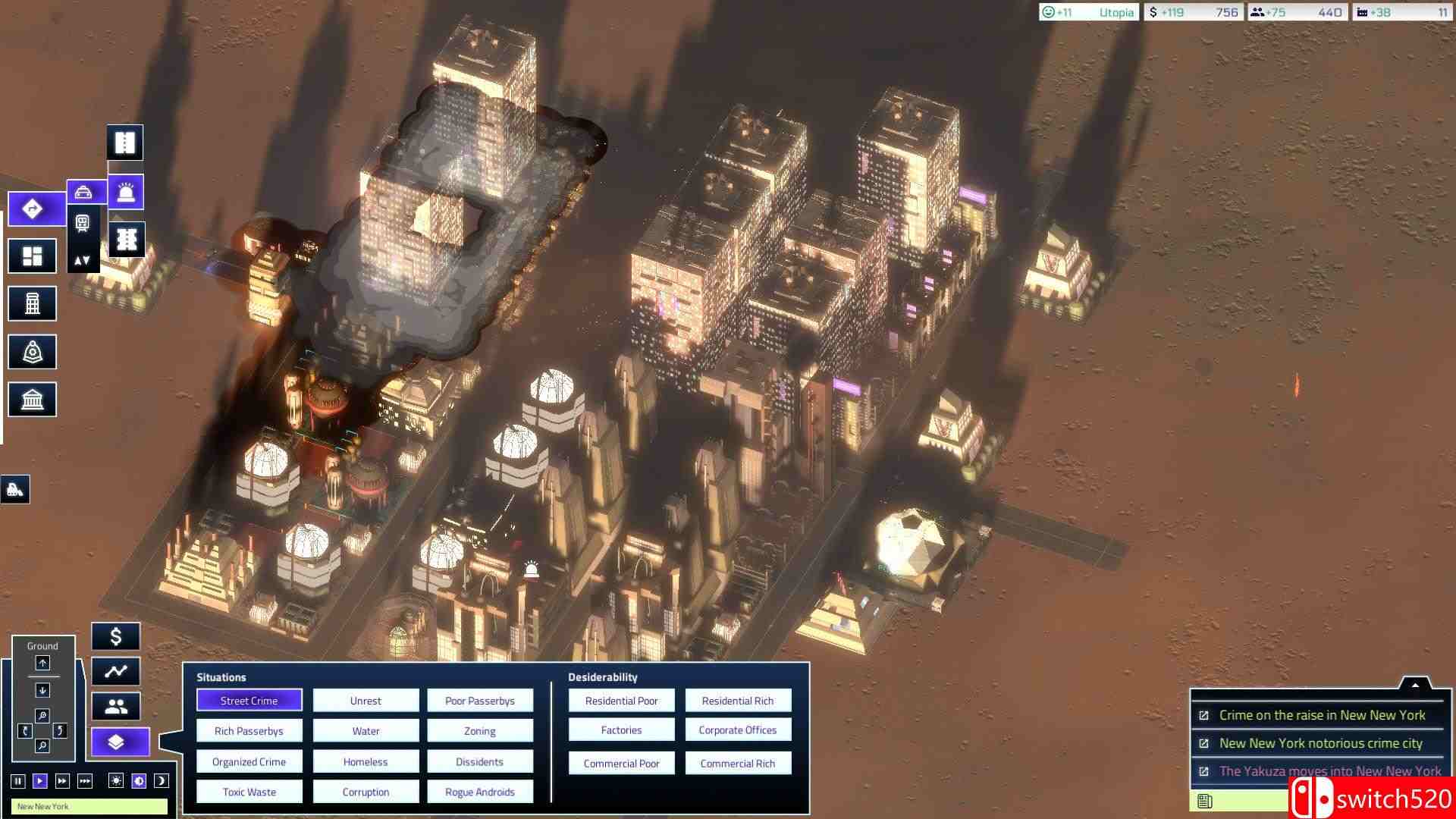Open the population panel
This screenshot has width=1456, height=819.
pos(115,706)
